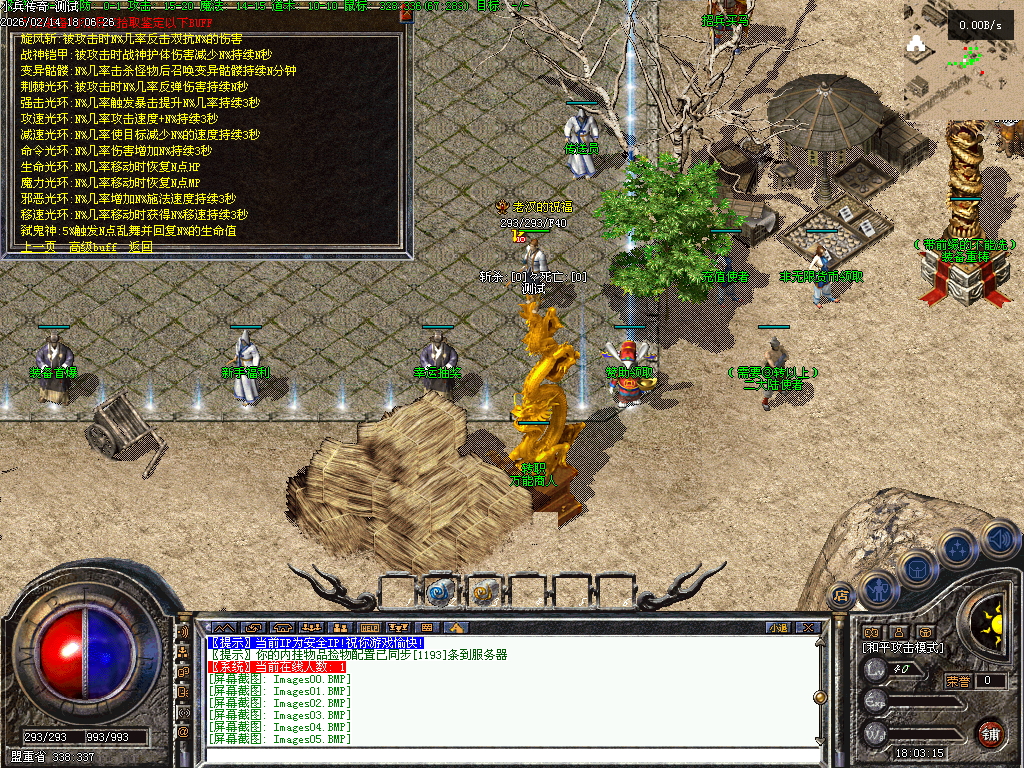The image size is (1024, 768).
Task: Click the HELP button on chat toolbar
Action: [370, 628]
